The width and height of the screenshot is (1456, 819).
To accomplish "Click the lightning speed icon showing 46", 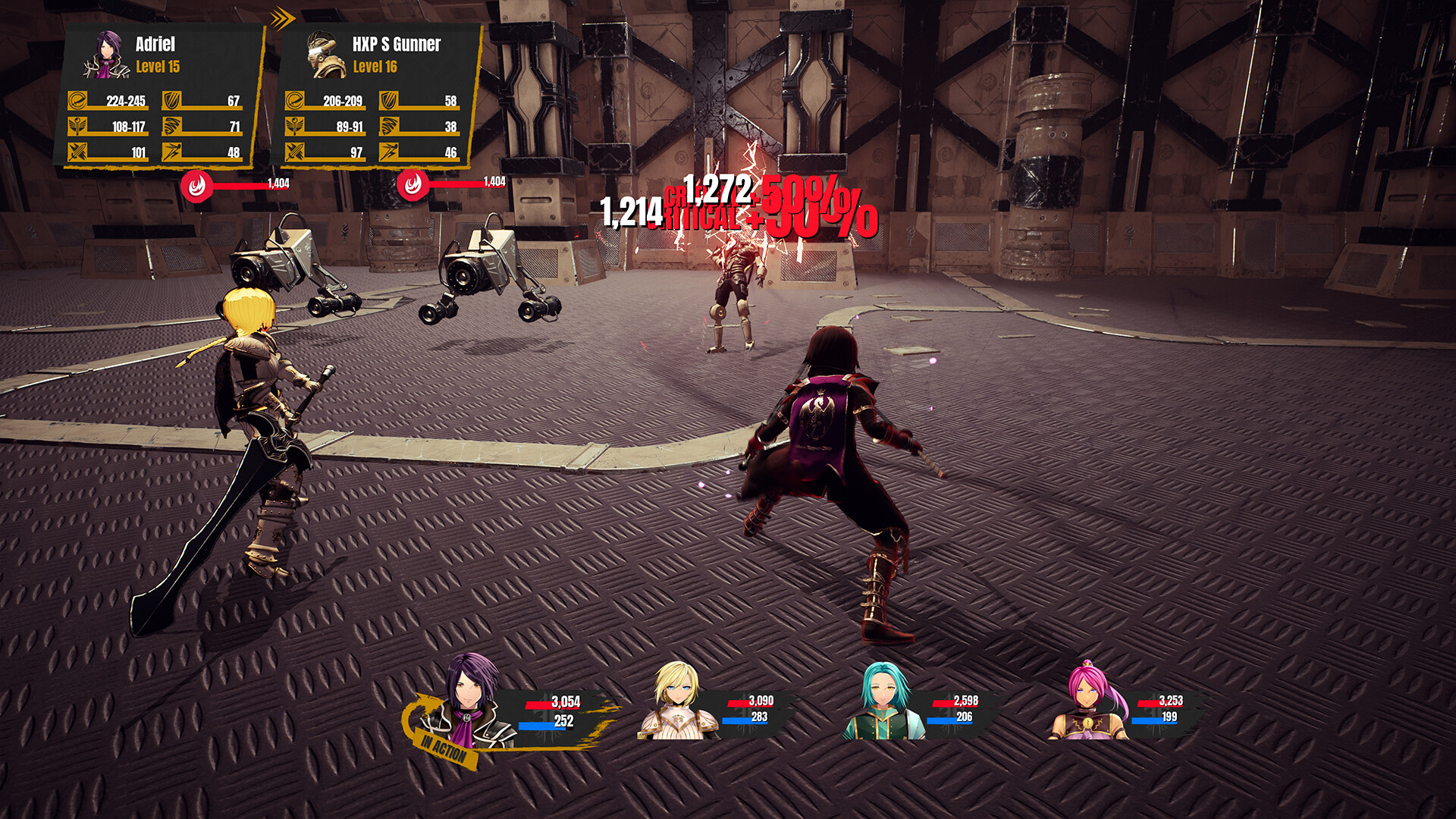I will click(388, 150).
